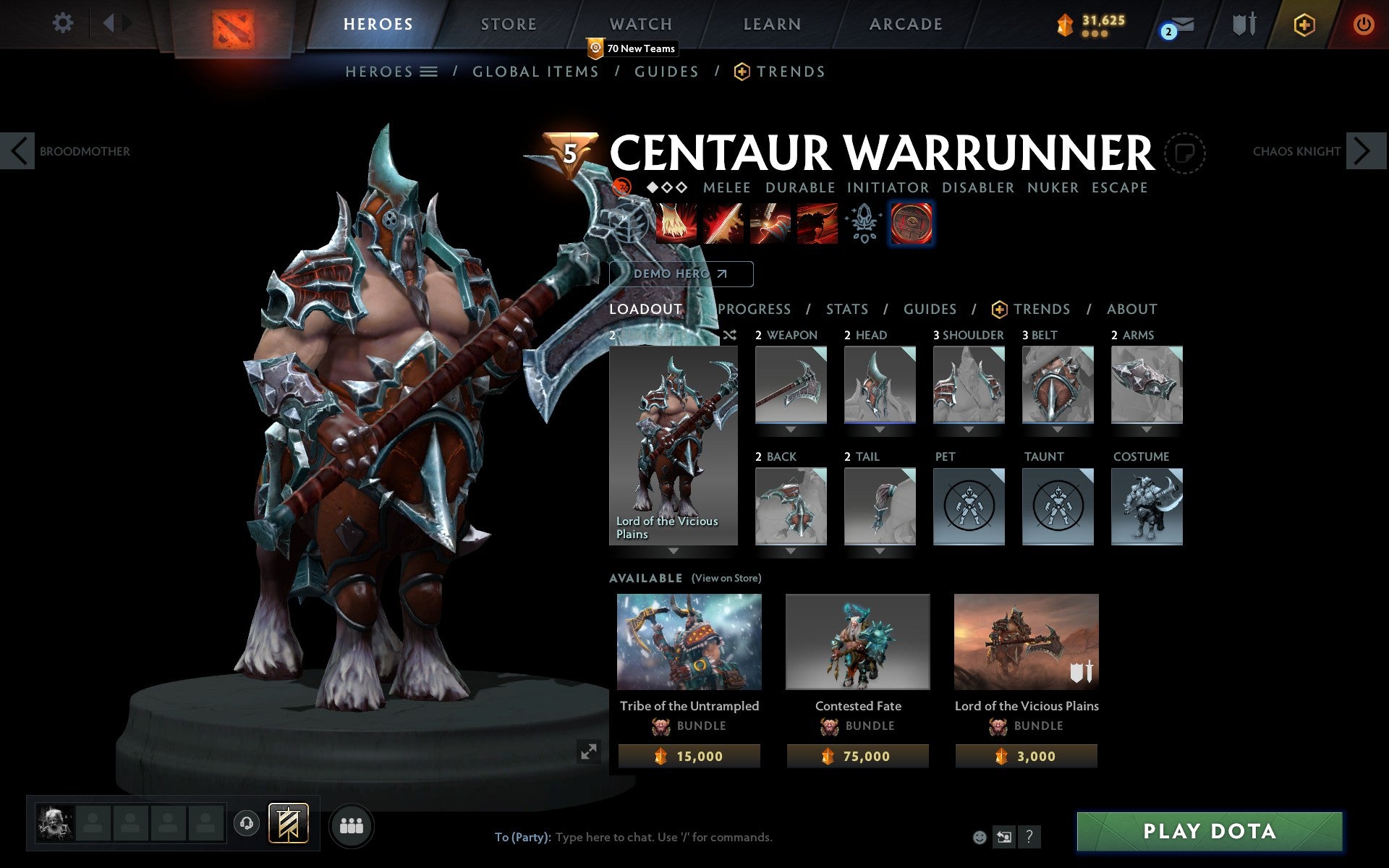The height and width of the screenshot is (868, 1389).
Task: Open the ARCADE menu item
Action: (904, 23)
